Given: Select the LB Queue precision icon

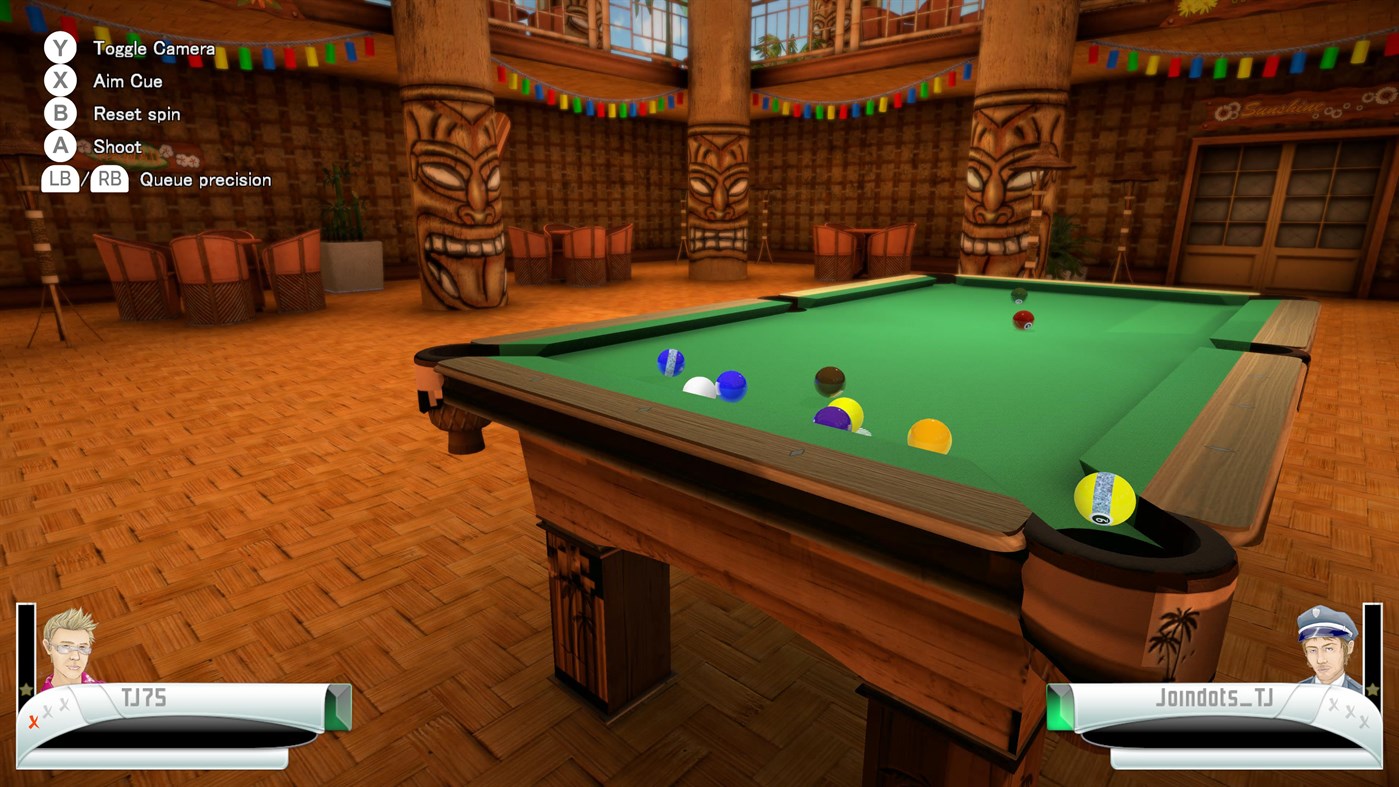Looking at the screenshot, I should tap(60, 180).
